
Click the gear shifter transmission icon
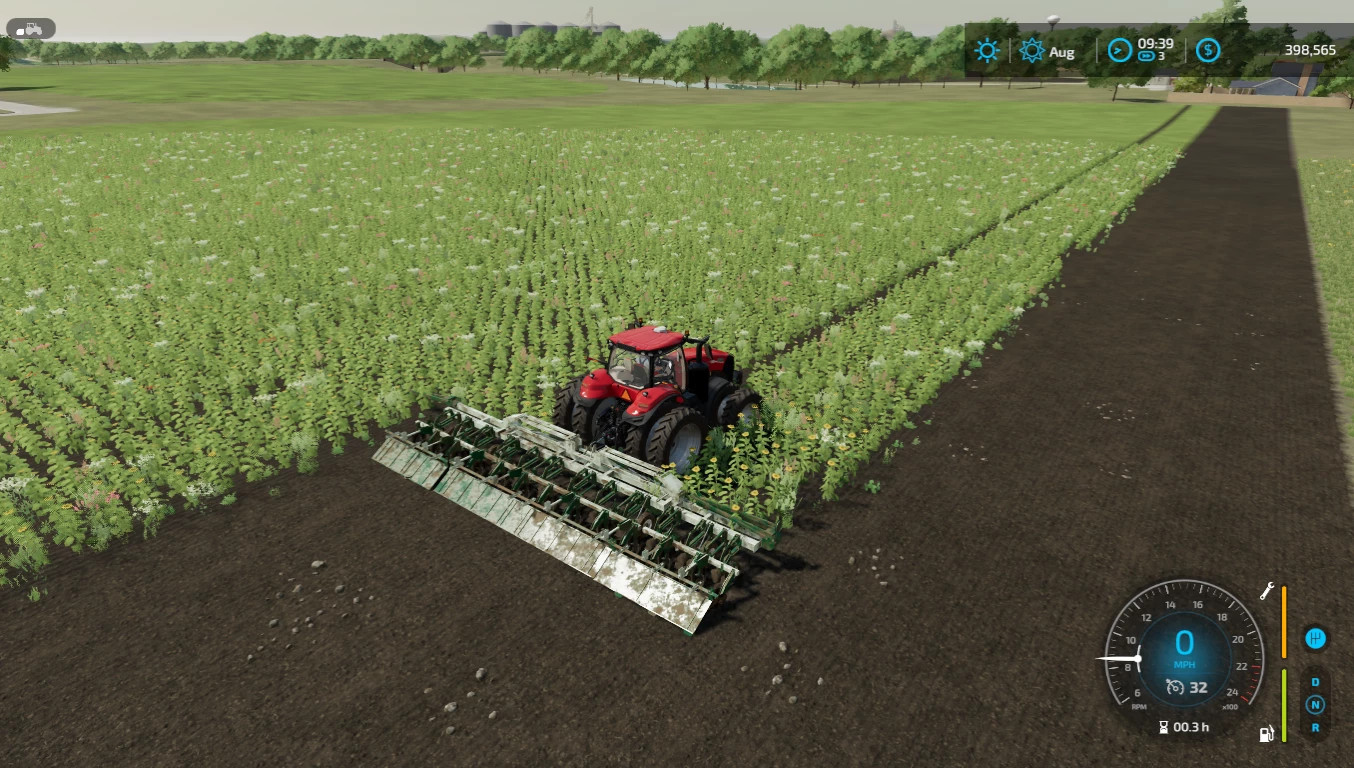tap(1315, 638)
